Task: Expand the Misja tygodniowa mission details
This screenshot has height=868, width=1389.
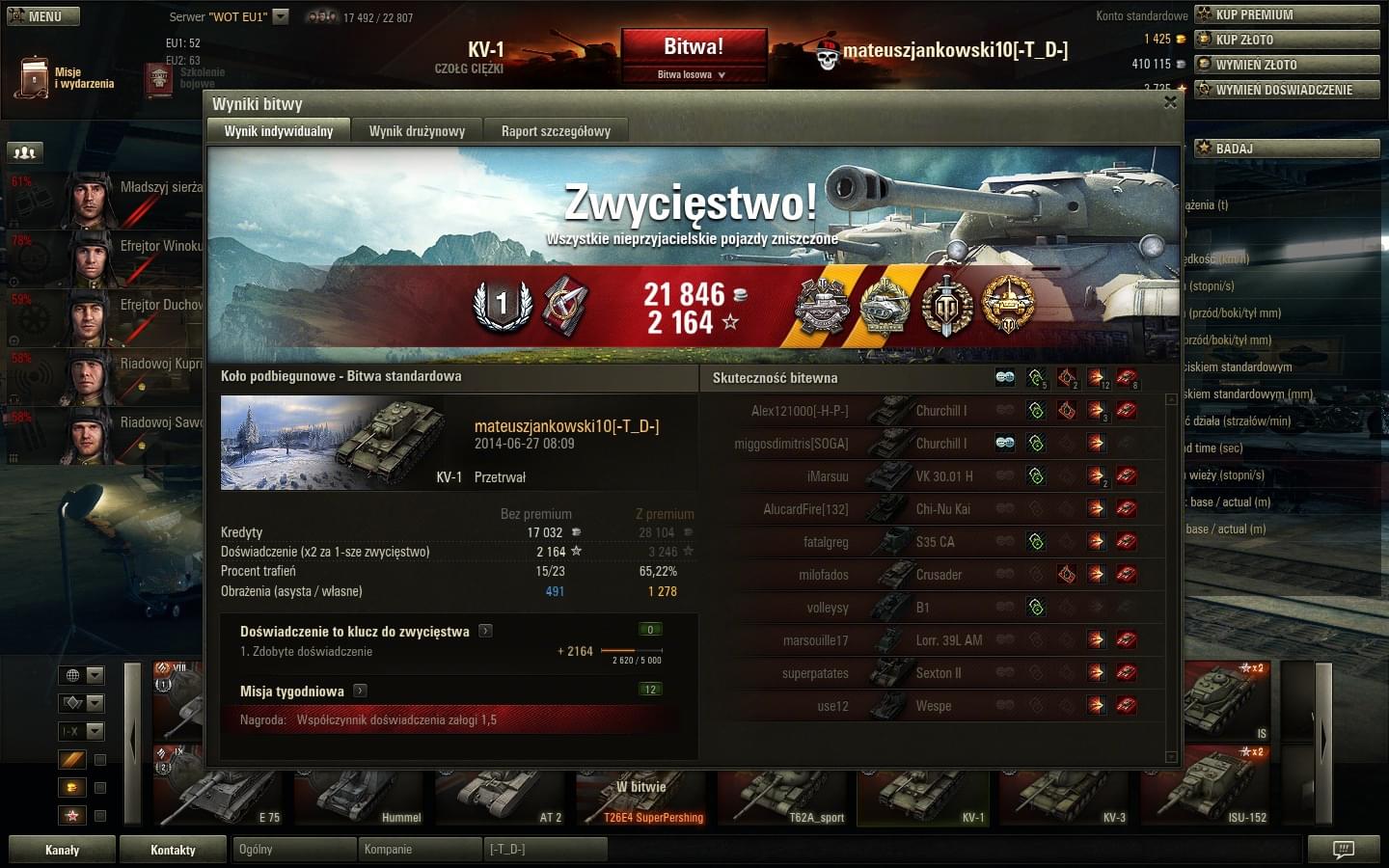Action: click(360, 691)
